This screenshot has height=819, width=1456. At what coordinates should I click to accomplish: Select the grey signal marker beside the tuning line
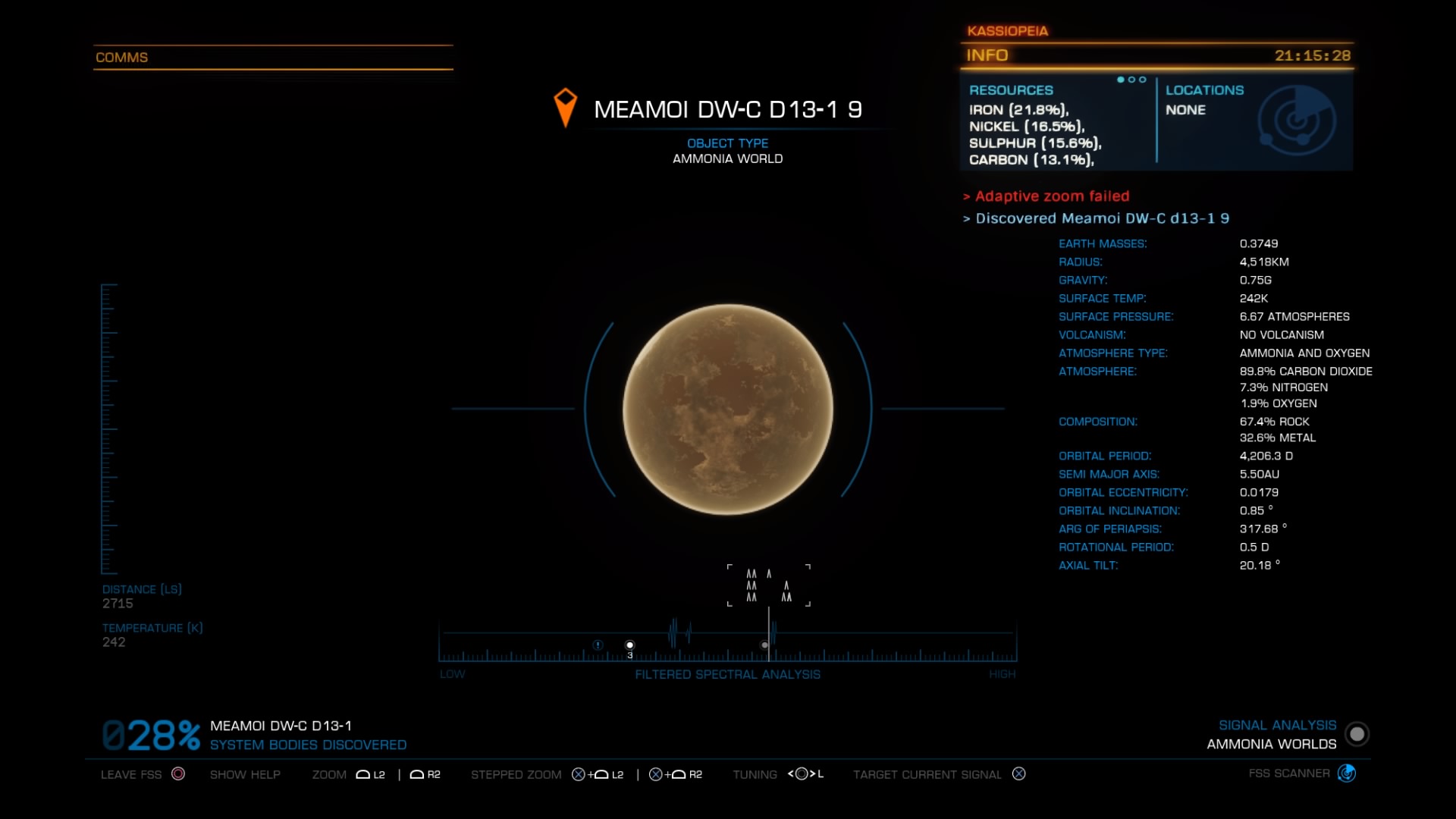pos(764,645)
